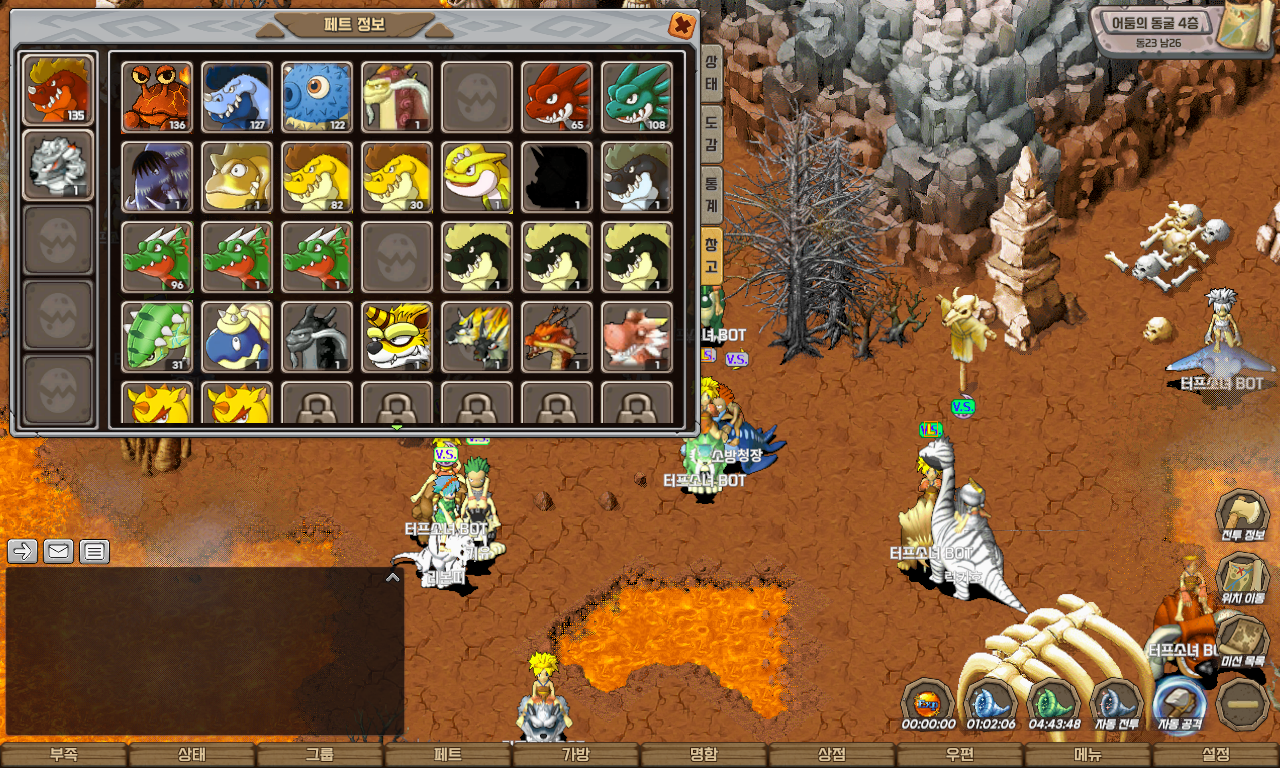Open the 설정 settings menu
This screenshot has height=768, width=1280.
(1216, 755)
